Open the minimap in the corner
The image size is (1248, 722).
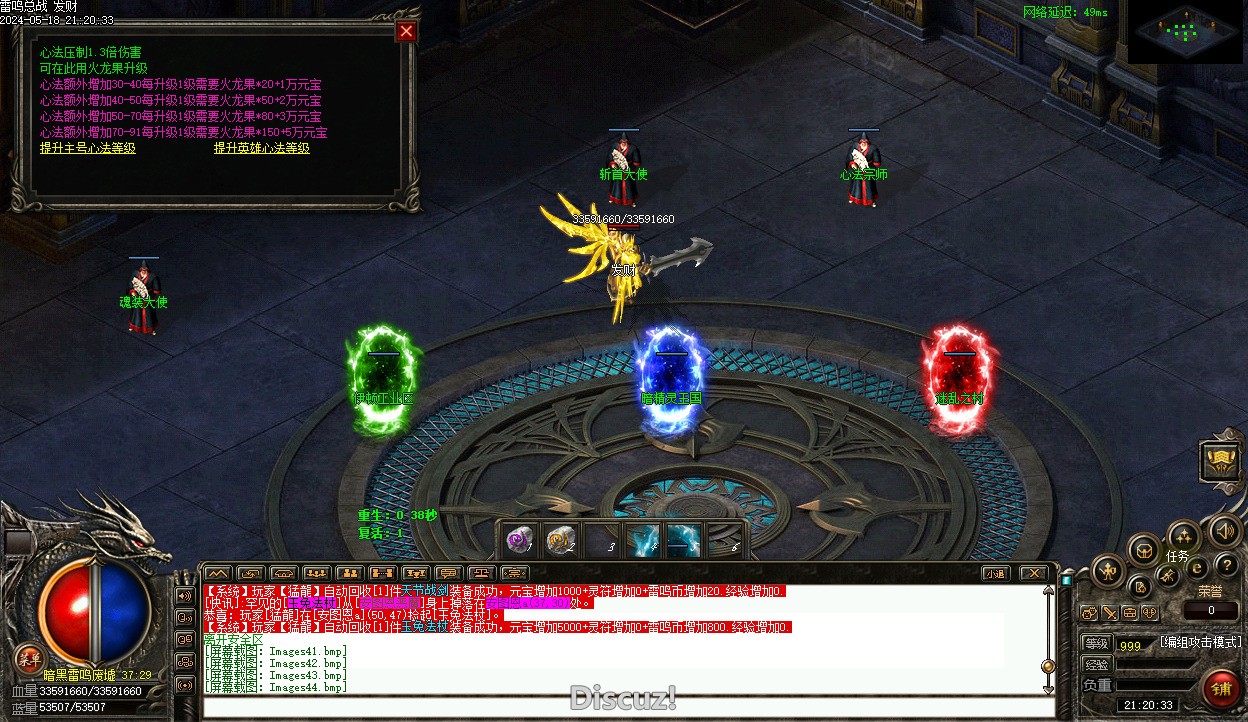(x=1186, y=31)
